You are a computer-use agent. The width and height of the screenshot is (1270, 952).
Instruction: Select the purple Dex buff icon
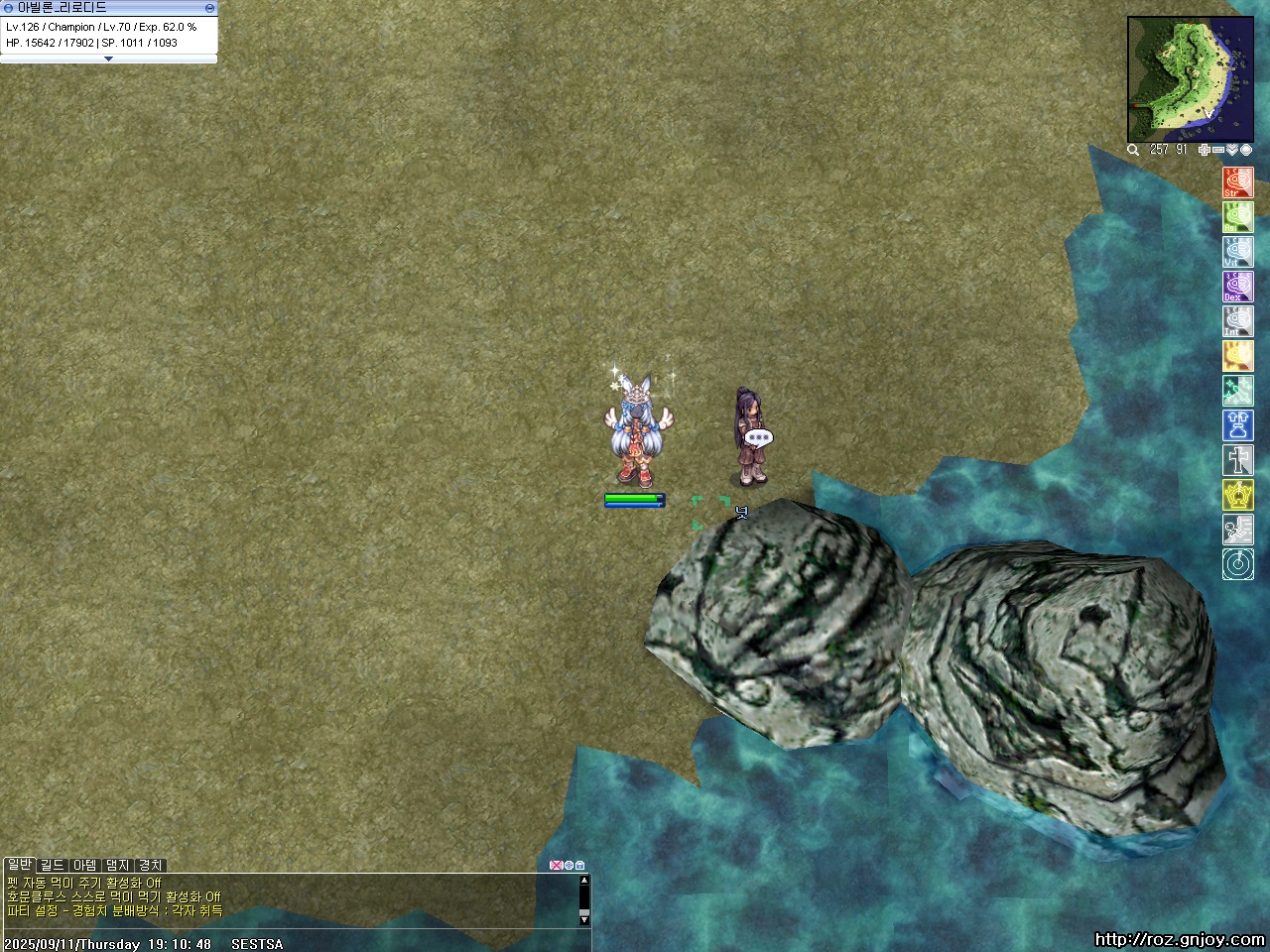point(1237,287)
